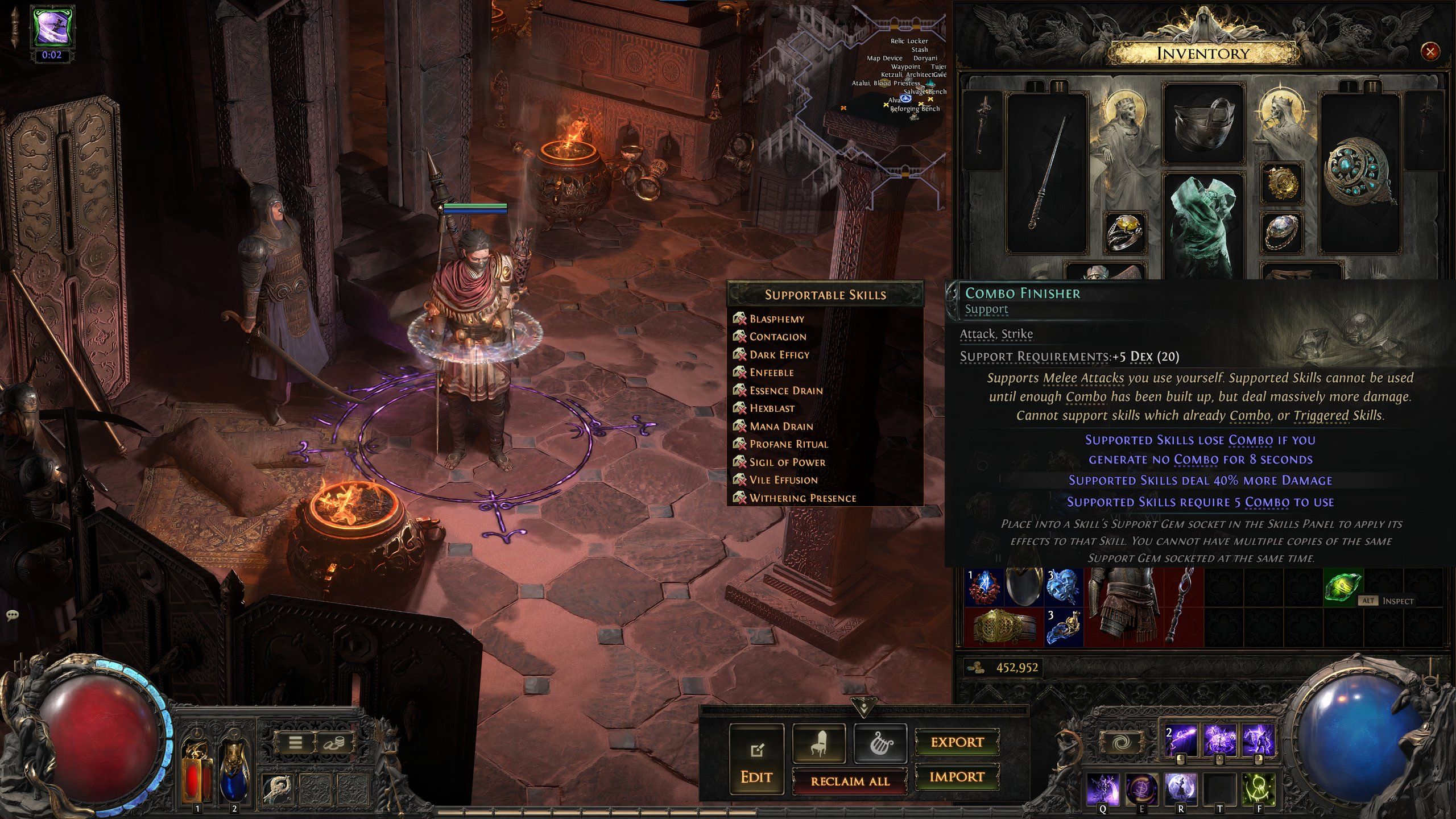Select the golden amulet slot

1282,183
